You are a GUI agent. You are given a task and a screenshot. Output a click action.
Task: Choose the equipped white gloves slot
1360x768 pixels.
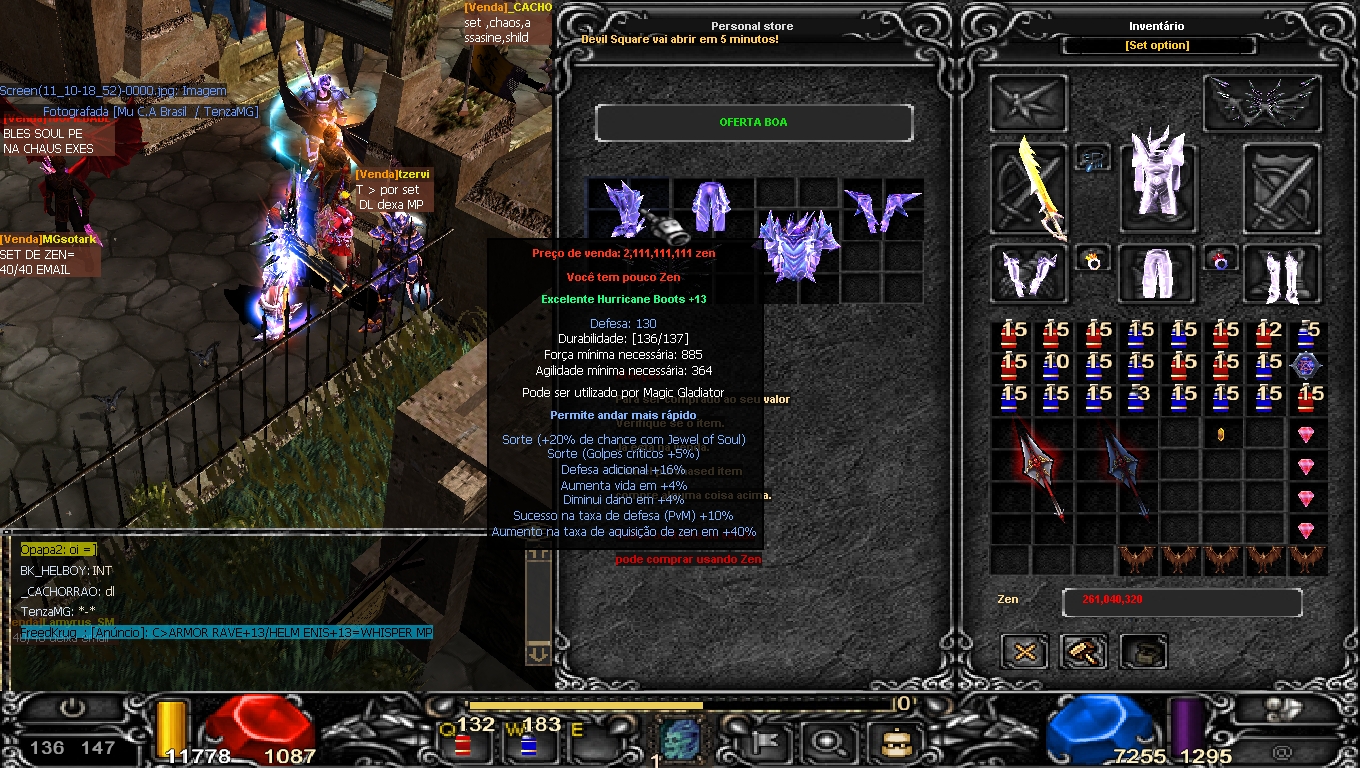click(x=1029, y=273)
